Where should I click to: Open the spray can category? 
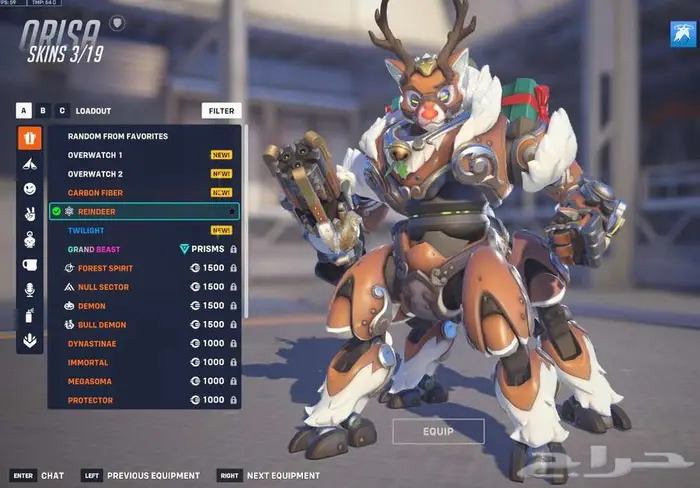[x=30, y=315]
